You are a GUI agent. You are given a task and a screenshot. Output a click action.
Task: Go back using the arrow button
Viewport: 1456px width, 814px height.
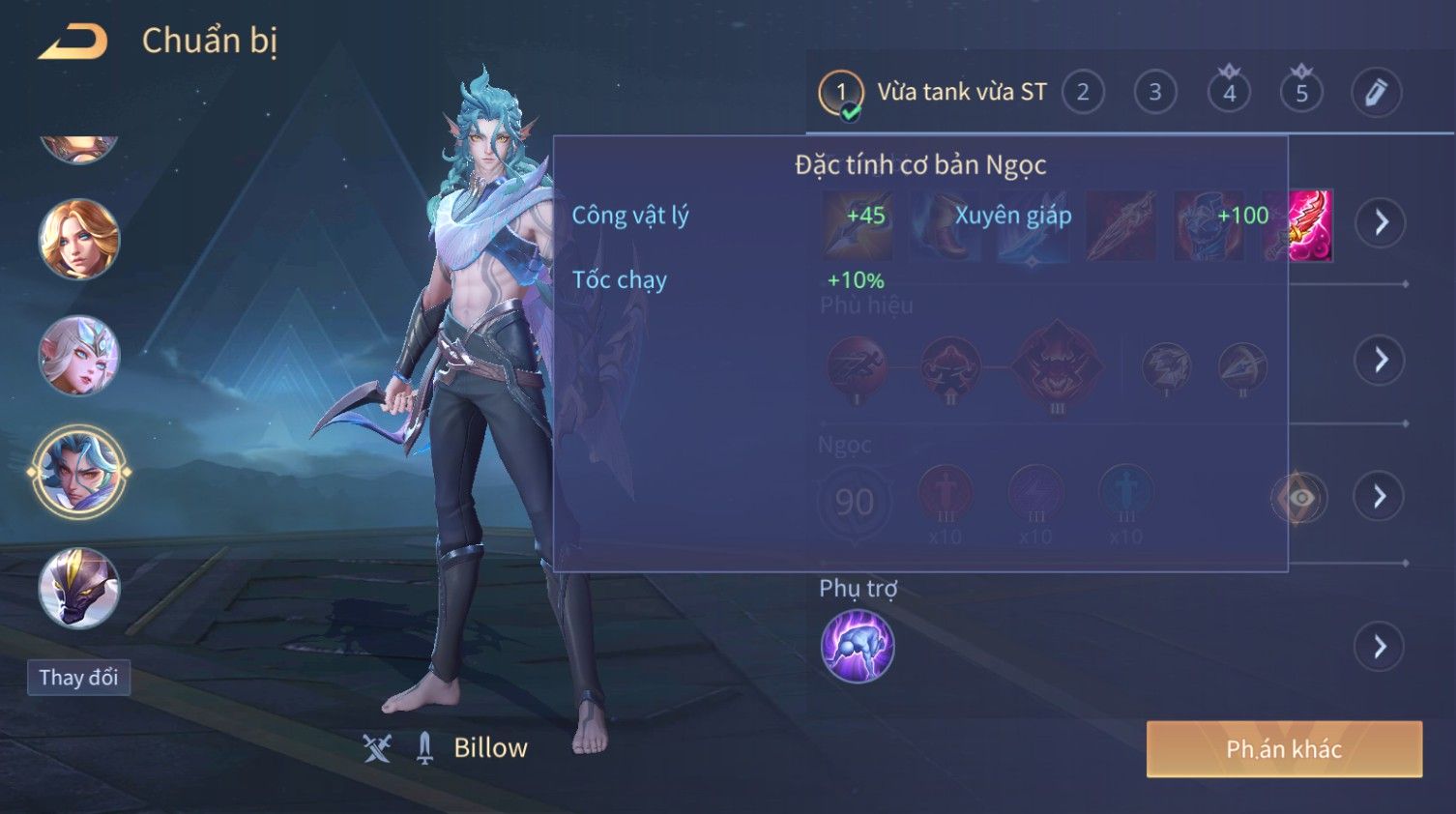click(x=73, y=42)
